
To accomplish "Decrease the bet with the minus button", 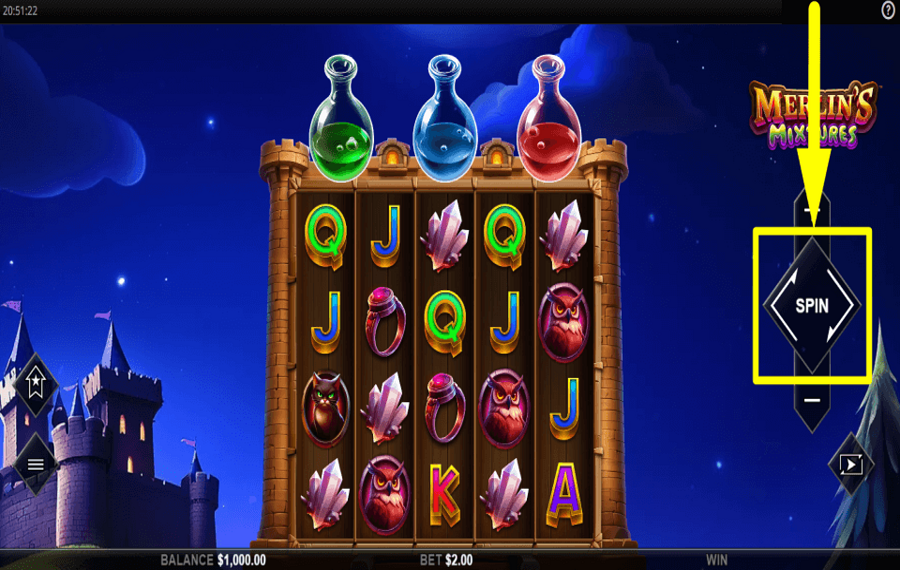I will click(811, 400).
